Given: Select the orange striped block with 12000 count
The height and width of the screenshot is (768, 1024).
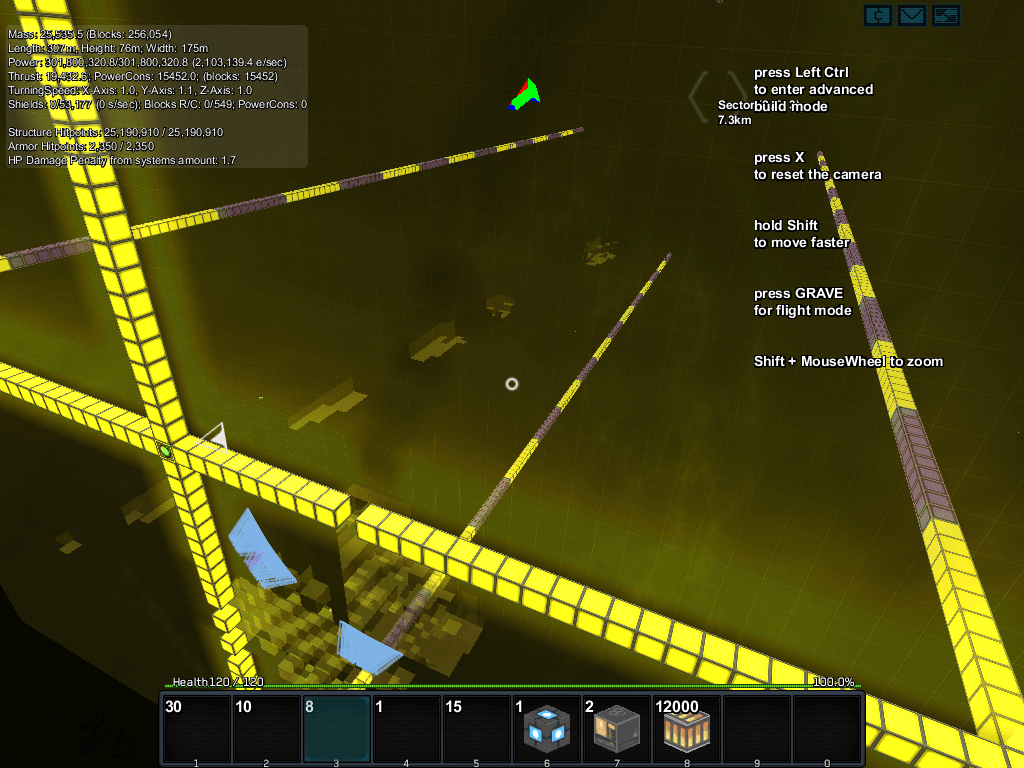Looking at the screenshot, I should 686,729.
